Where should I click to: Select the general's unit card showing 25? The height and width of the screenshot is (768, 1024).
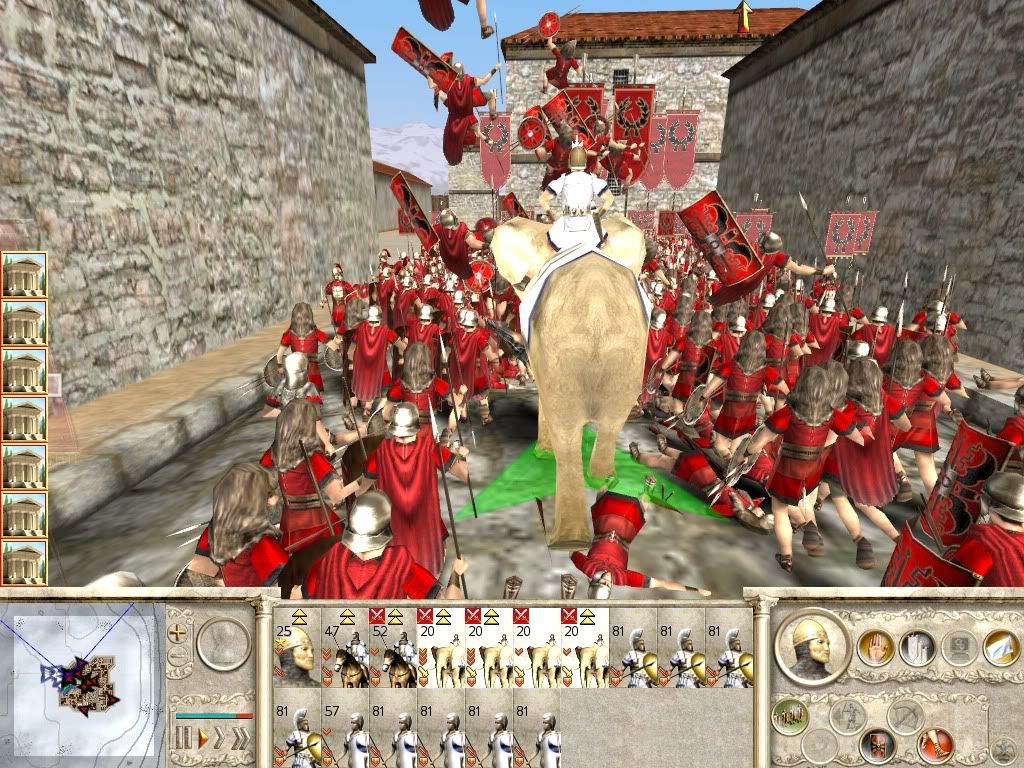(x=297, y=647)
